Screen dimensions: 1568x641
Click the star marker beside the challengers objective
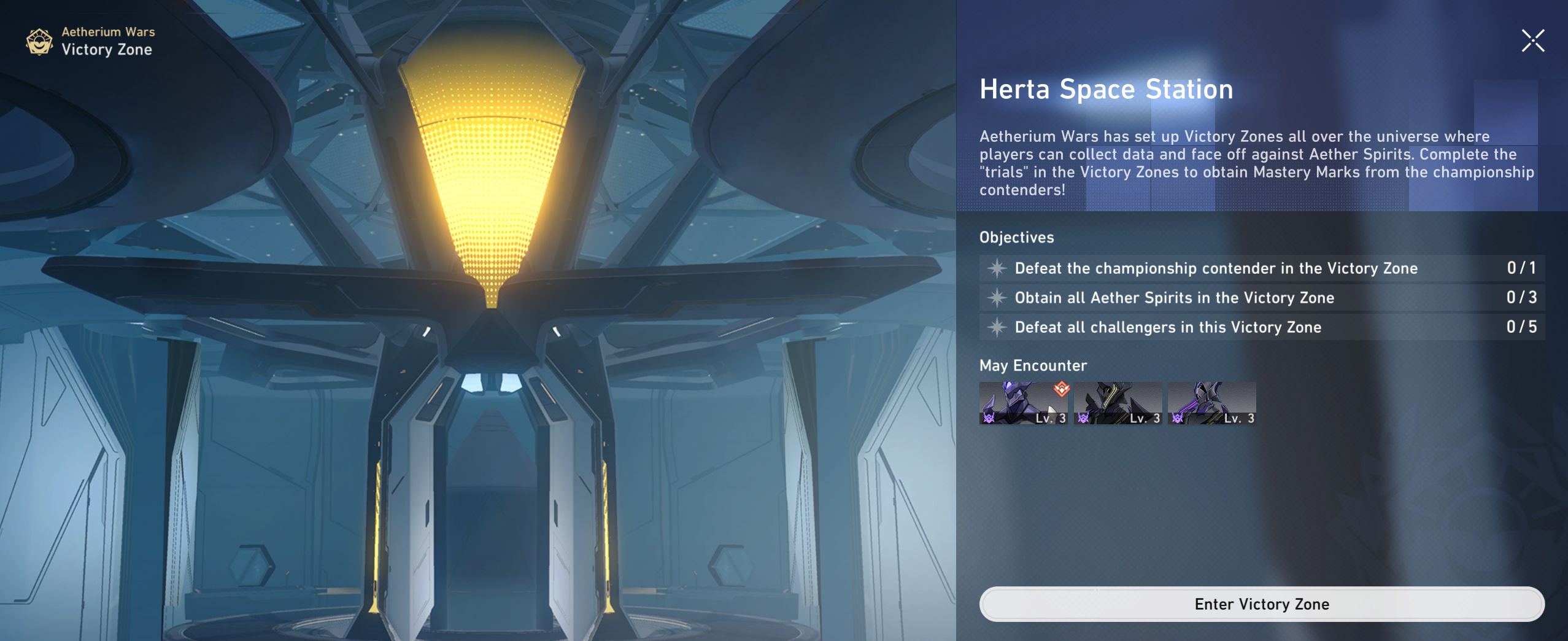click(x=997, y=327)
